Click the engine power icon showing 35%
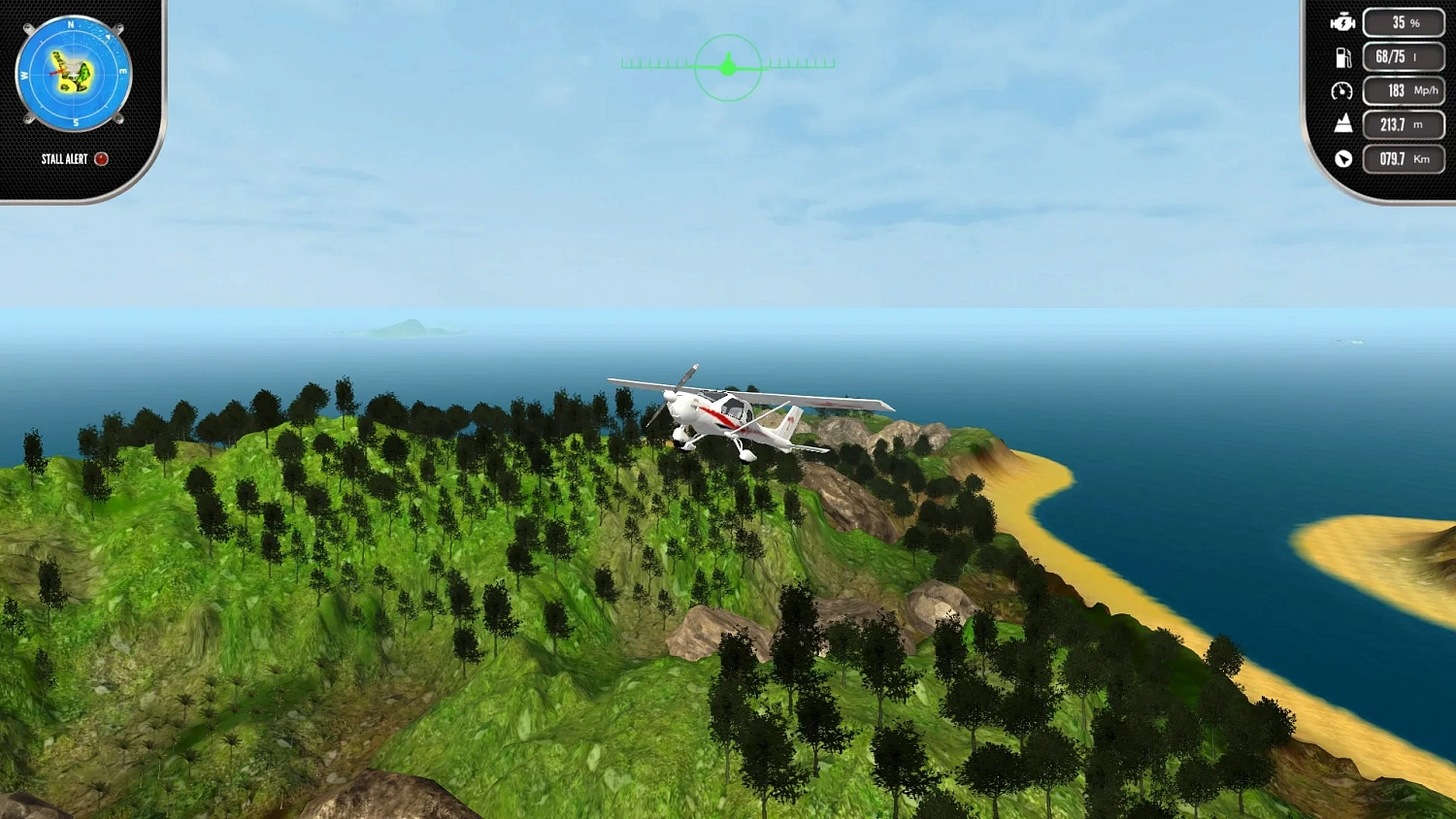Image resolution: width=1456 pixels, height=819 pixels. [1342, 23]
